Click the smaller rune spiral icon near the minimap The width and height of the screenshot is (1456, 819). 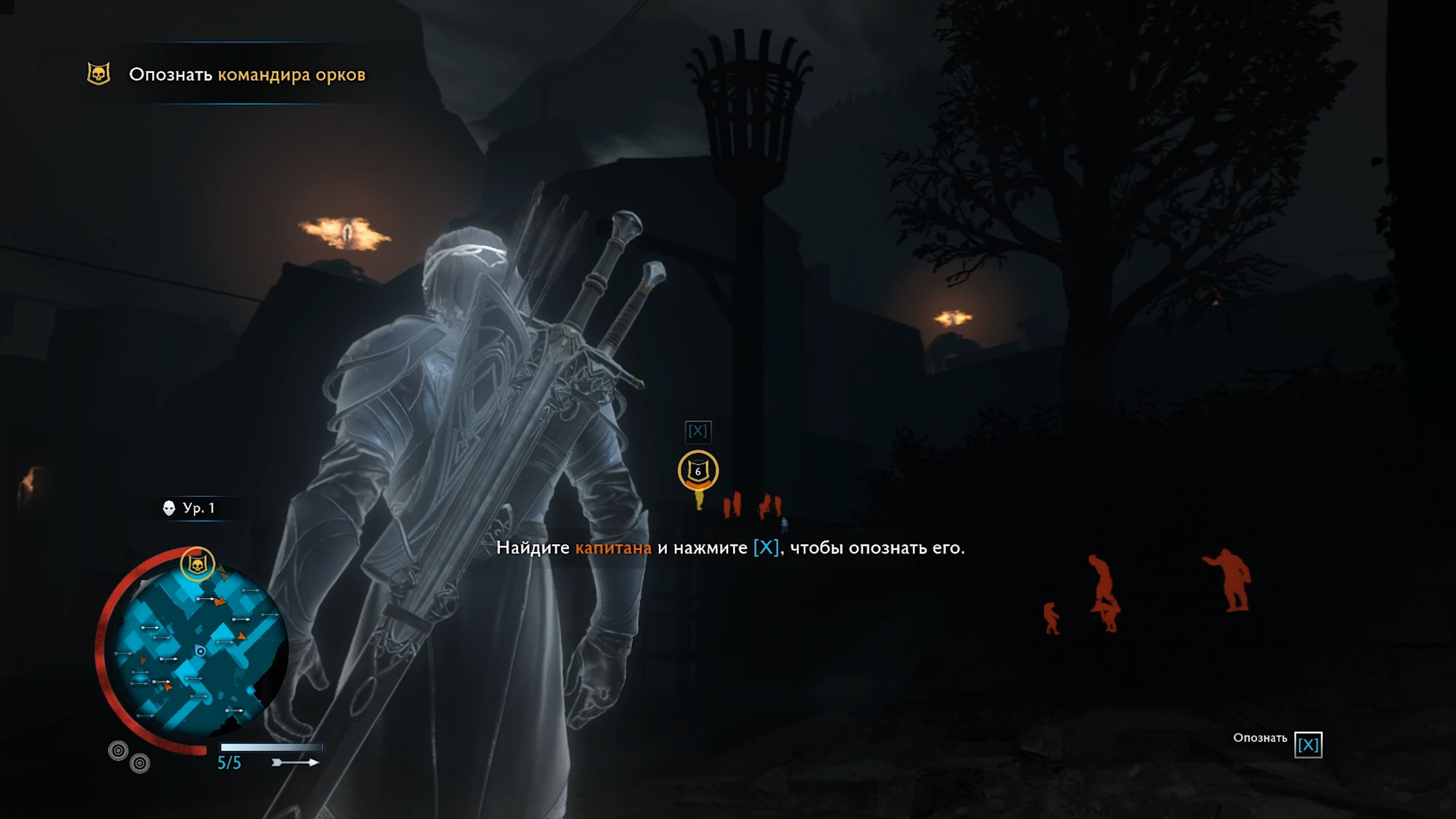[140, 764]
